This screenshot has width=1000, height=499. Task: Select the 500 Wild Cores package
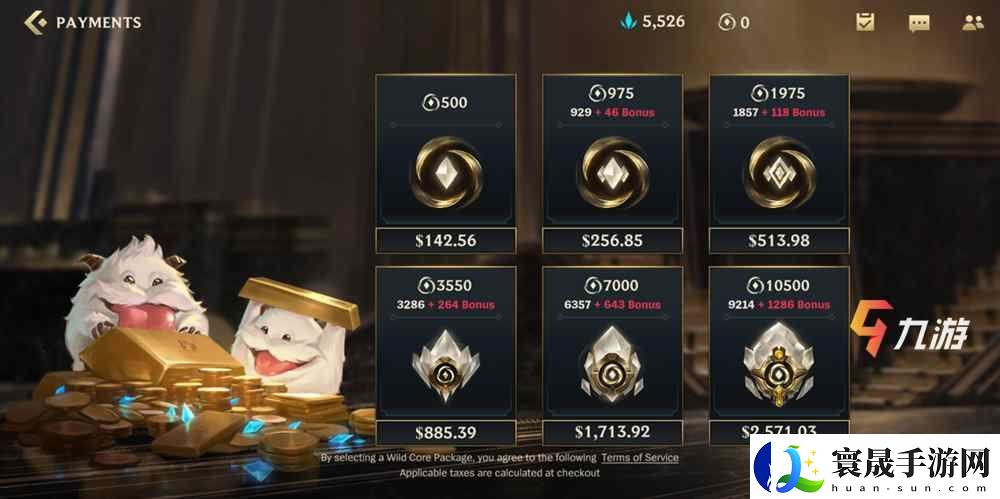pyautogui.click(x=446, y=164)
